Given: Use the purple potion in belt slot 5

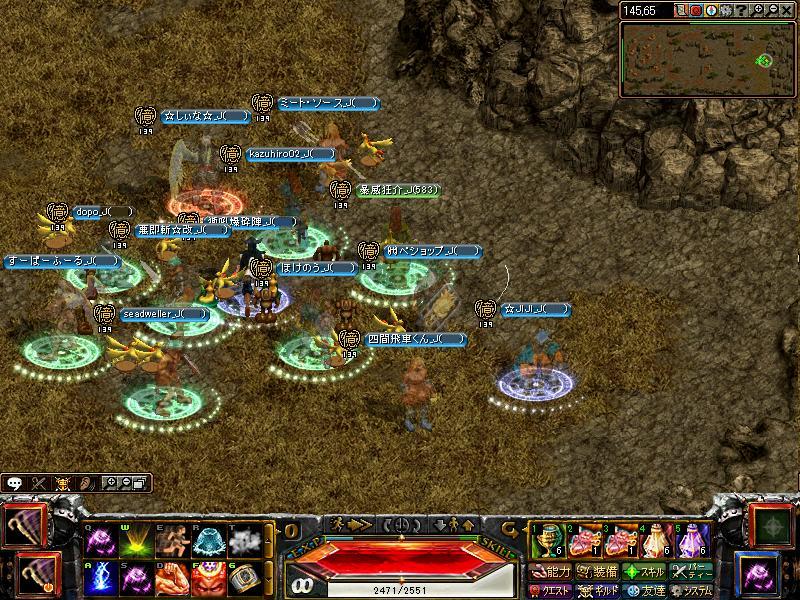Looking at the screenshot, I should pos(692,542).
